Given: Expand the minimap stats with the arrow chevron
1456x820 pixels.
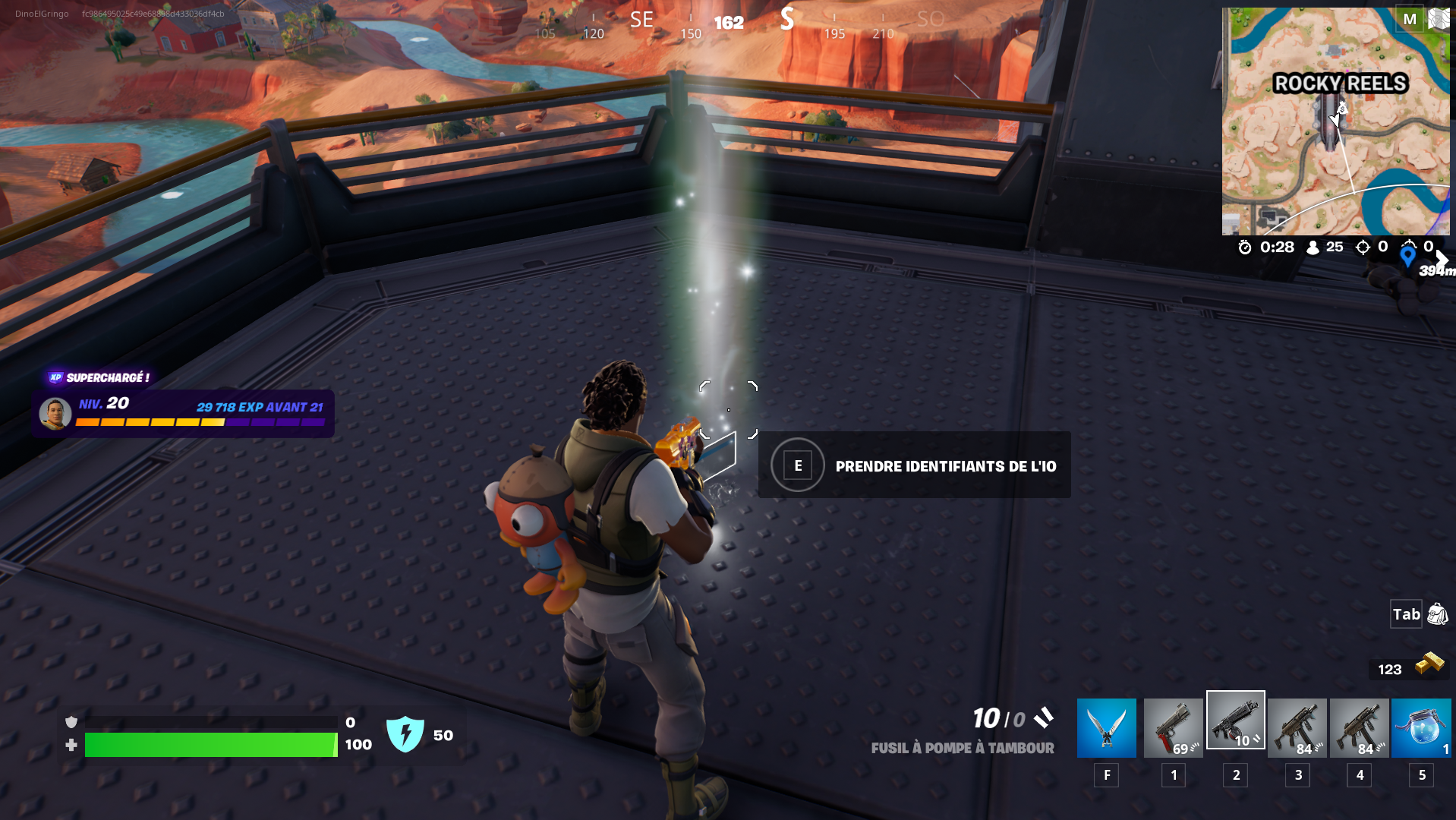Looking at the screenshot, I should (1442, 260).
